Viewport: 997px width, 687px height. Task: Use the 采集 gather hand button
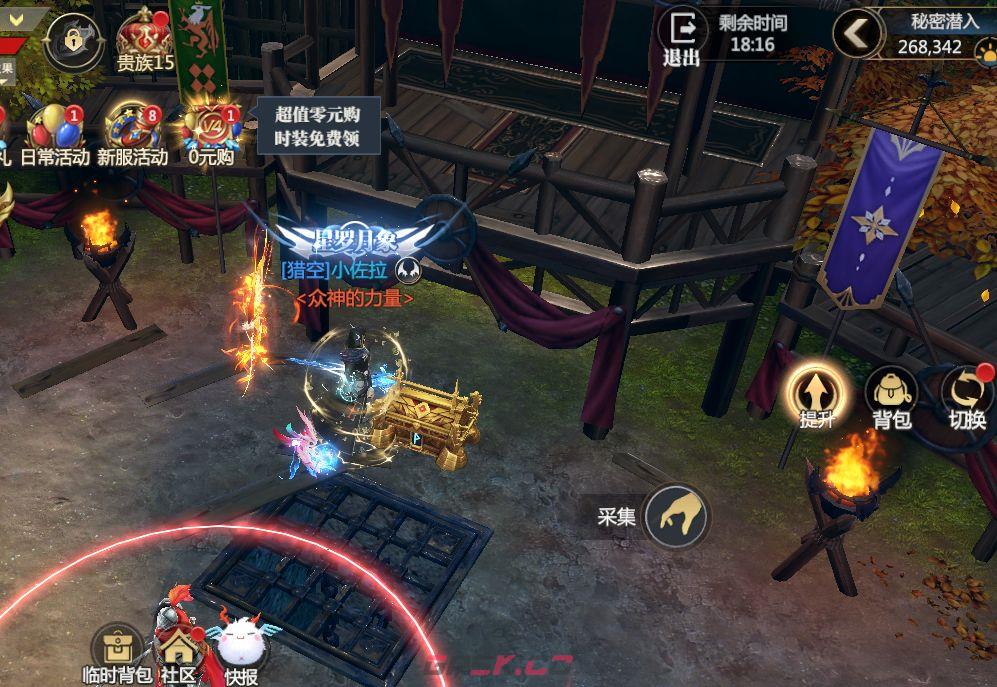pos(676,516)
